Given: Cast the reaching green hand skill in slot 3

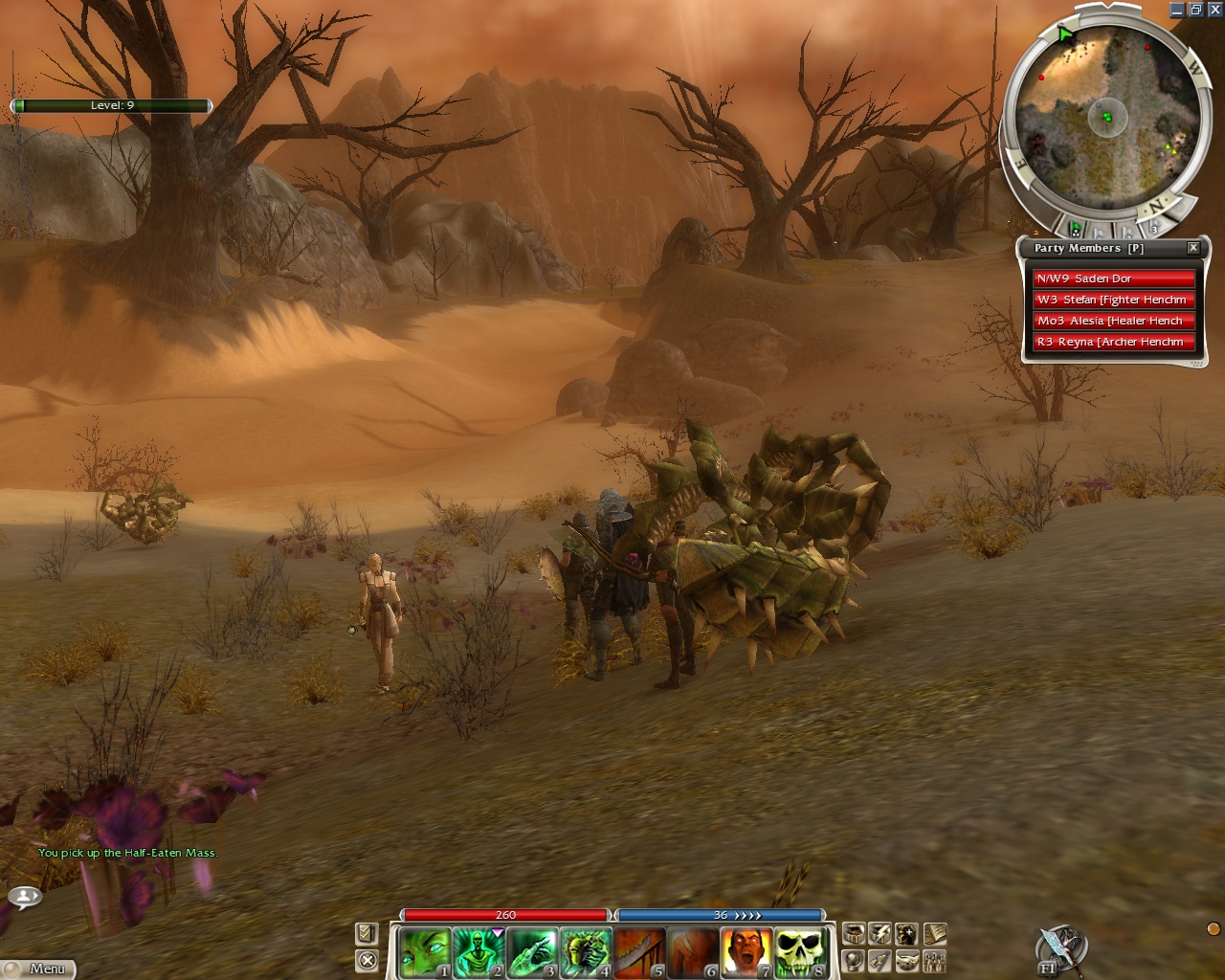Looking at the screenshot, I should tap(531, 952).
